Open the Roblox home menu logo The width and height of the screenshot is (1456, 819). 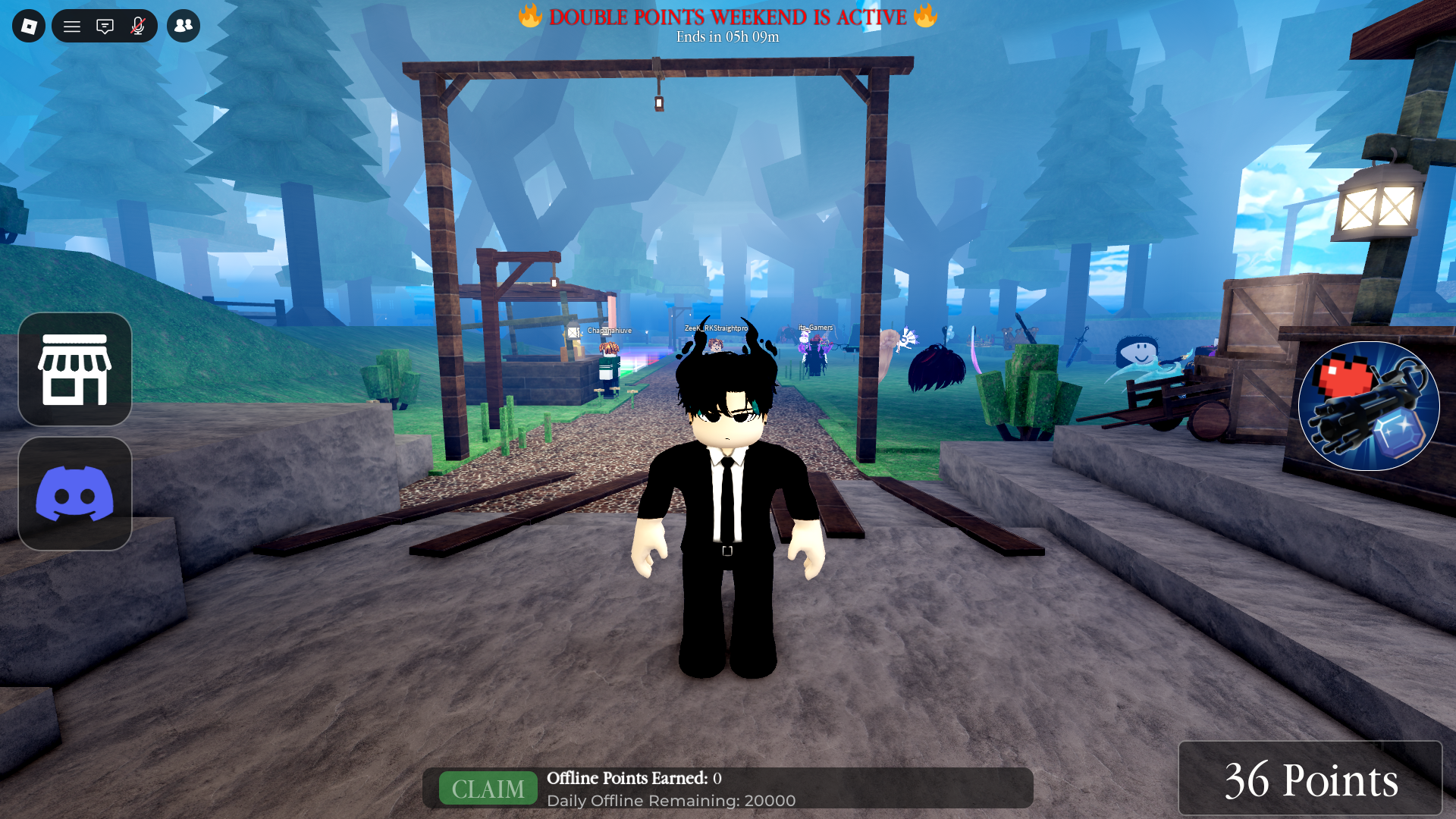[28, 25]
